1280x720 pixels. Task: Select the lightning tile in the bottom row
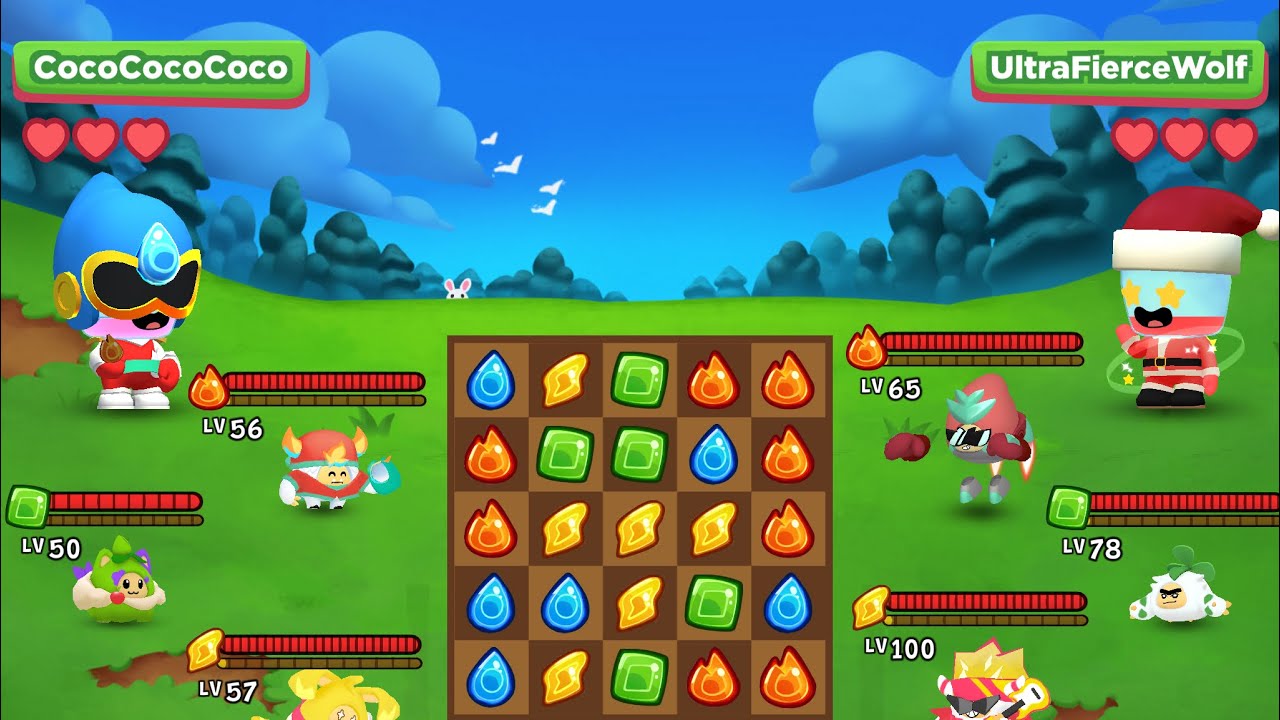[565, 676]
